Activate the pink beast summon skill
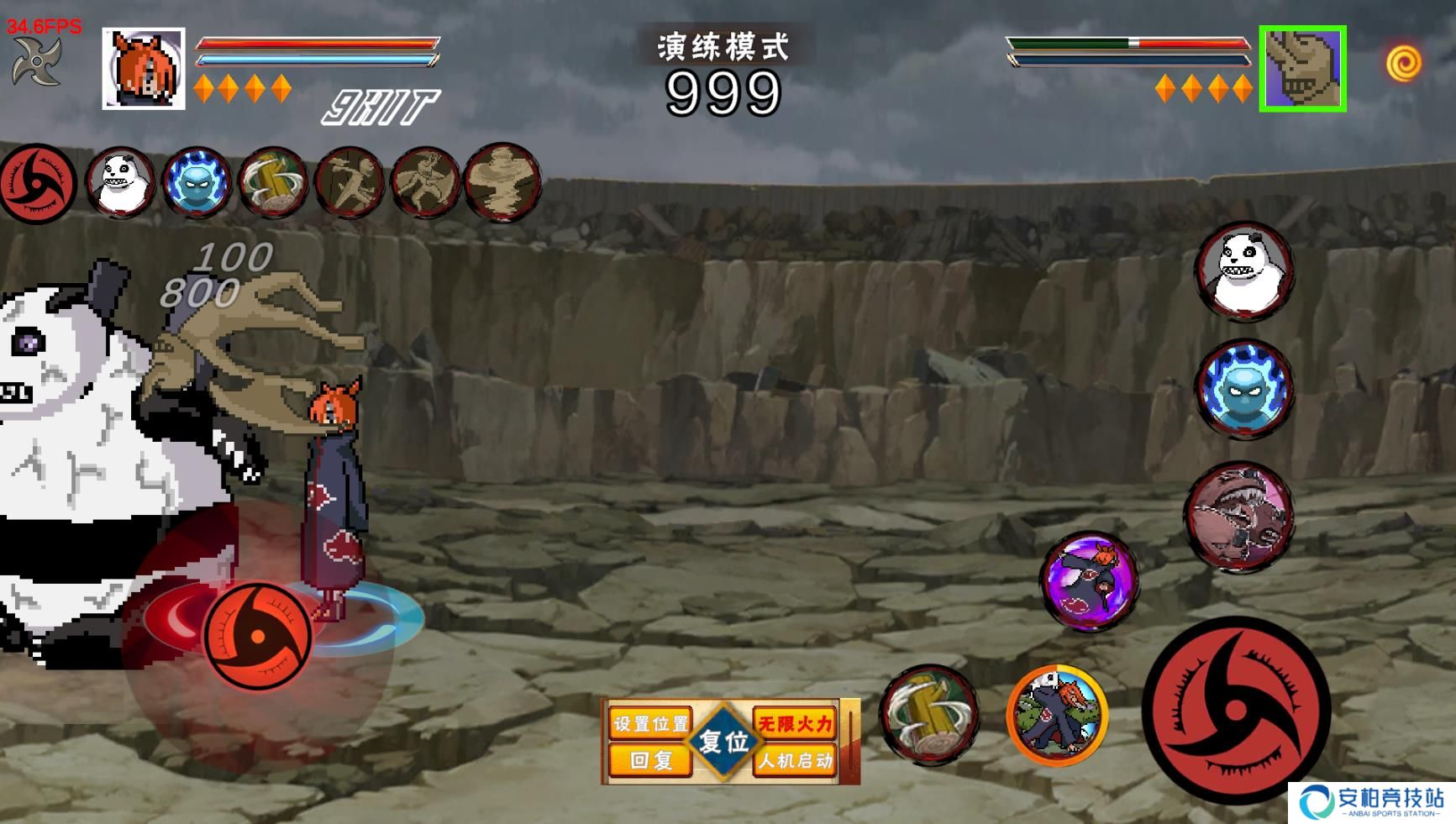1456x824 pixels. click(x=1239, y=516)
